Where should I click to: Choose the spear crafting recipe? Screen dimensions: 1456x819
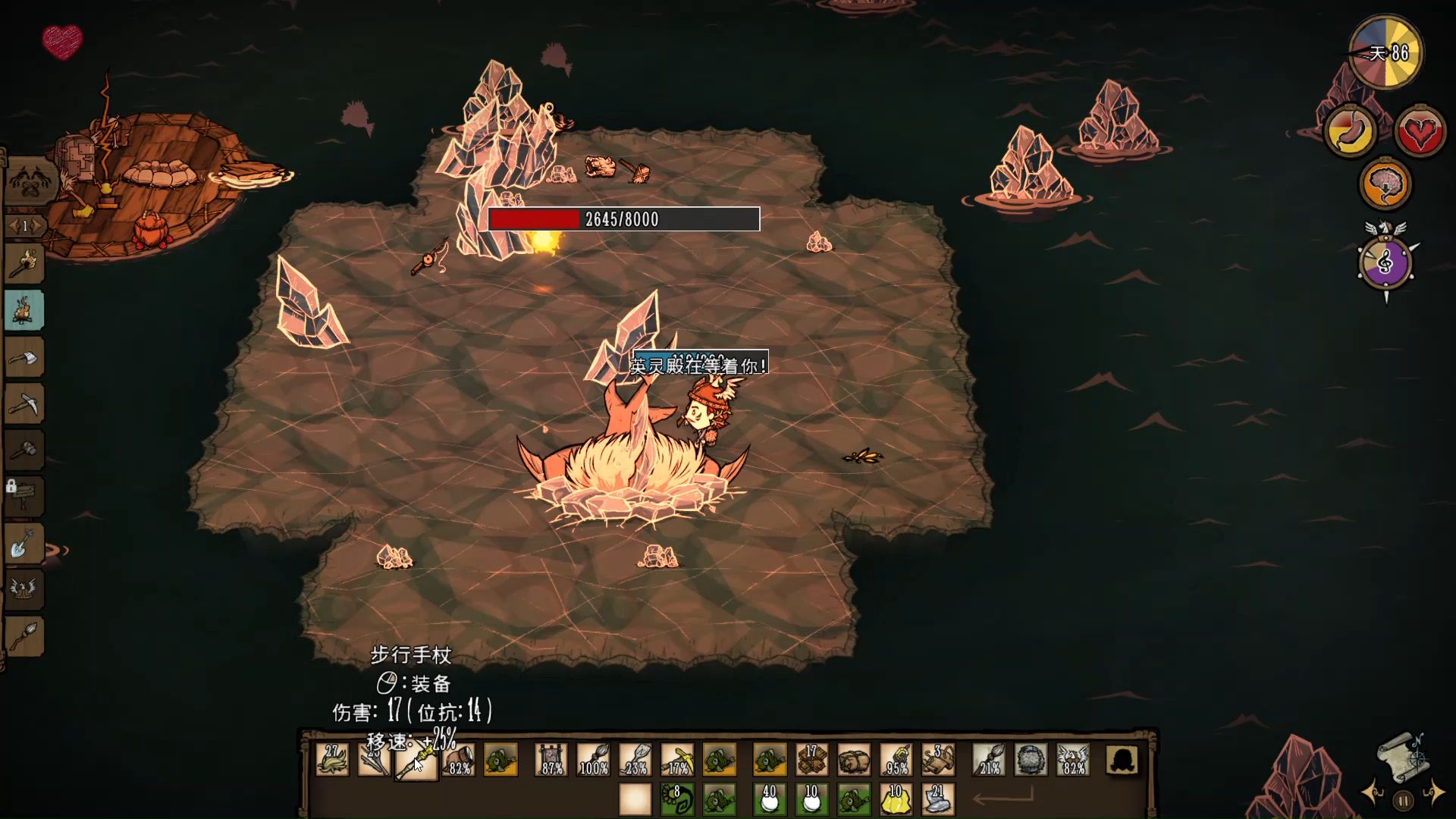click(24, 635)
